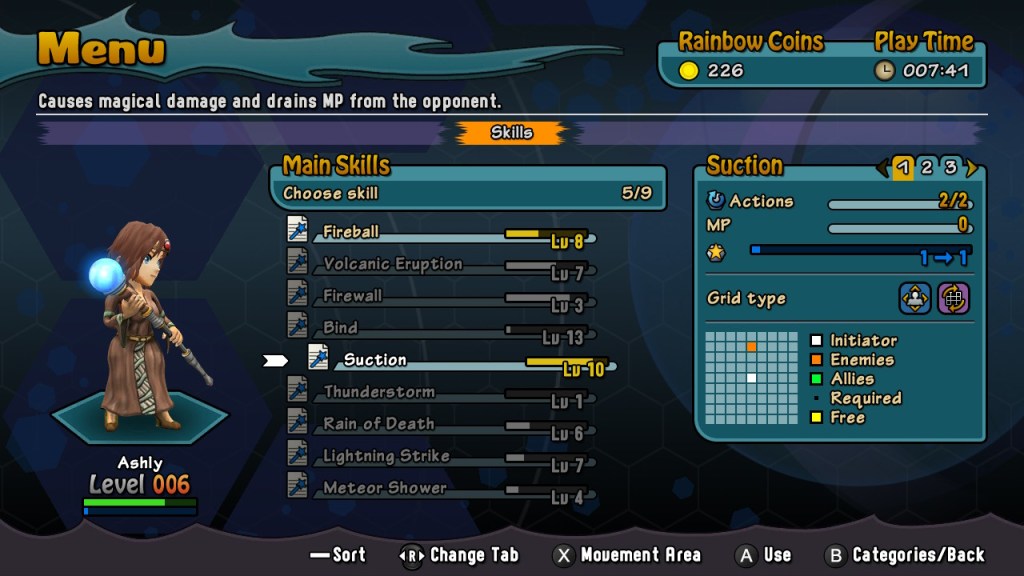Screen dimensions: 1024x576
Task: Select the Fireball skill
Action: tap(352, 232)
